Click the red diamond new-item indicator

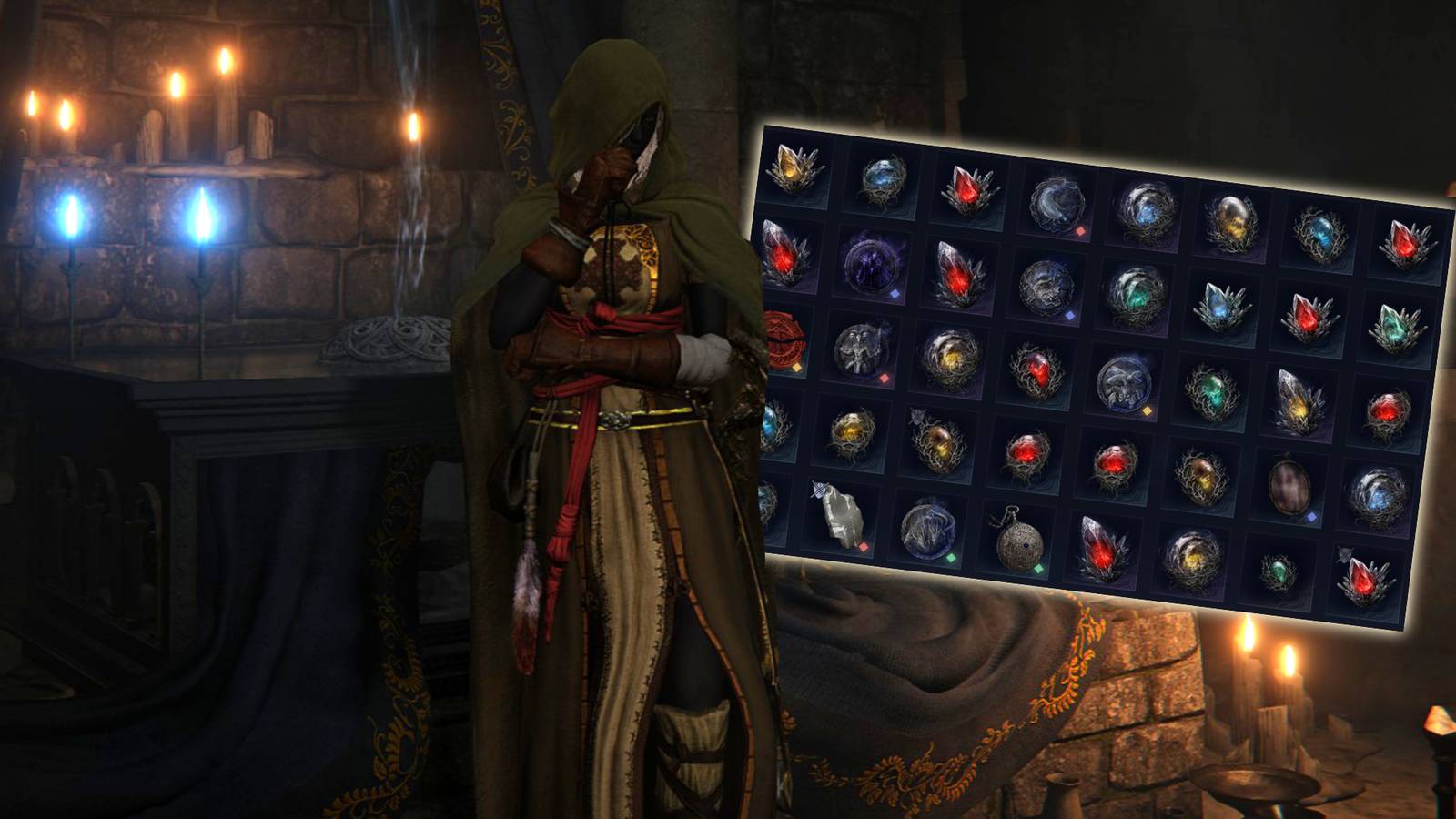coord(1080,230)
